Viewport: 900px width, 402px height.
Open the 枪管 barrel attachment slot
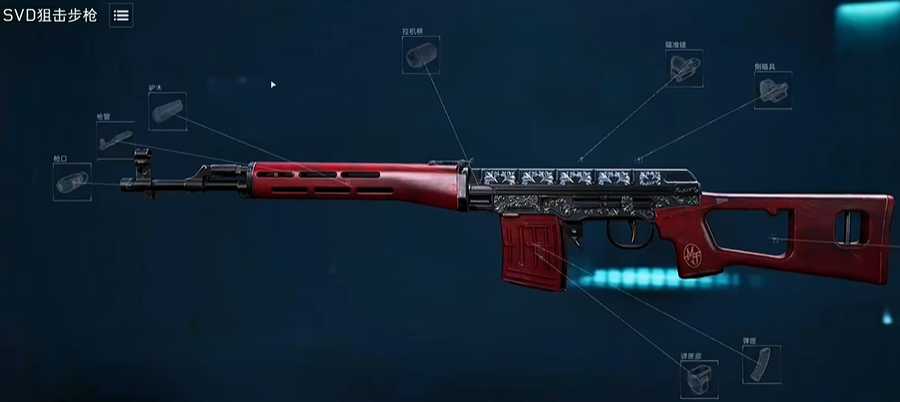point(115,138)
